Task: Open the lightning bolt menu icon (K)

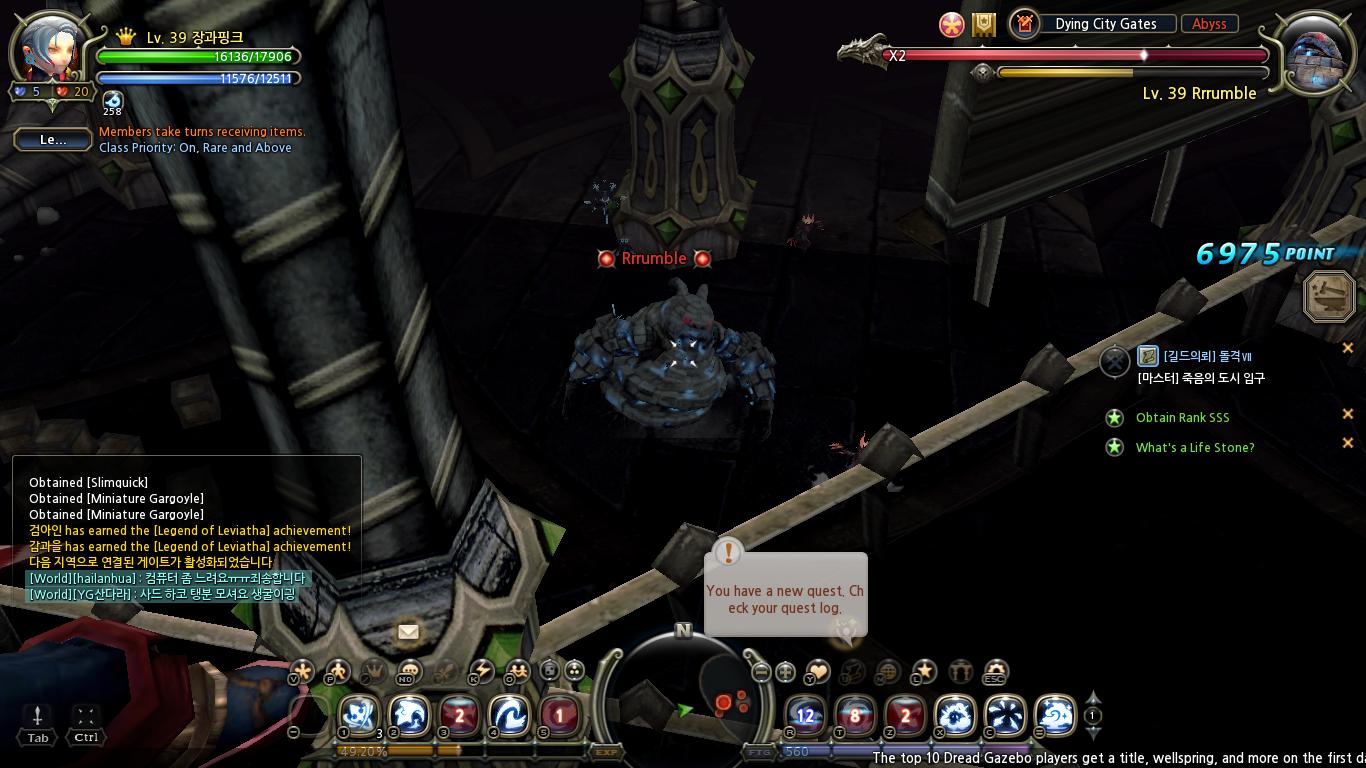Action: (482, 671)
